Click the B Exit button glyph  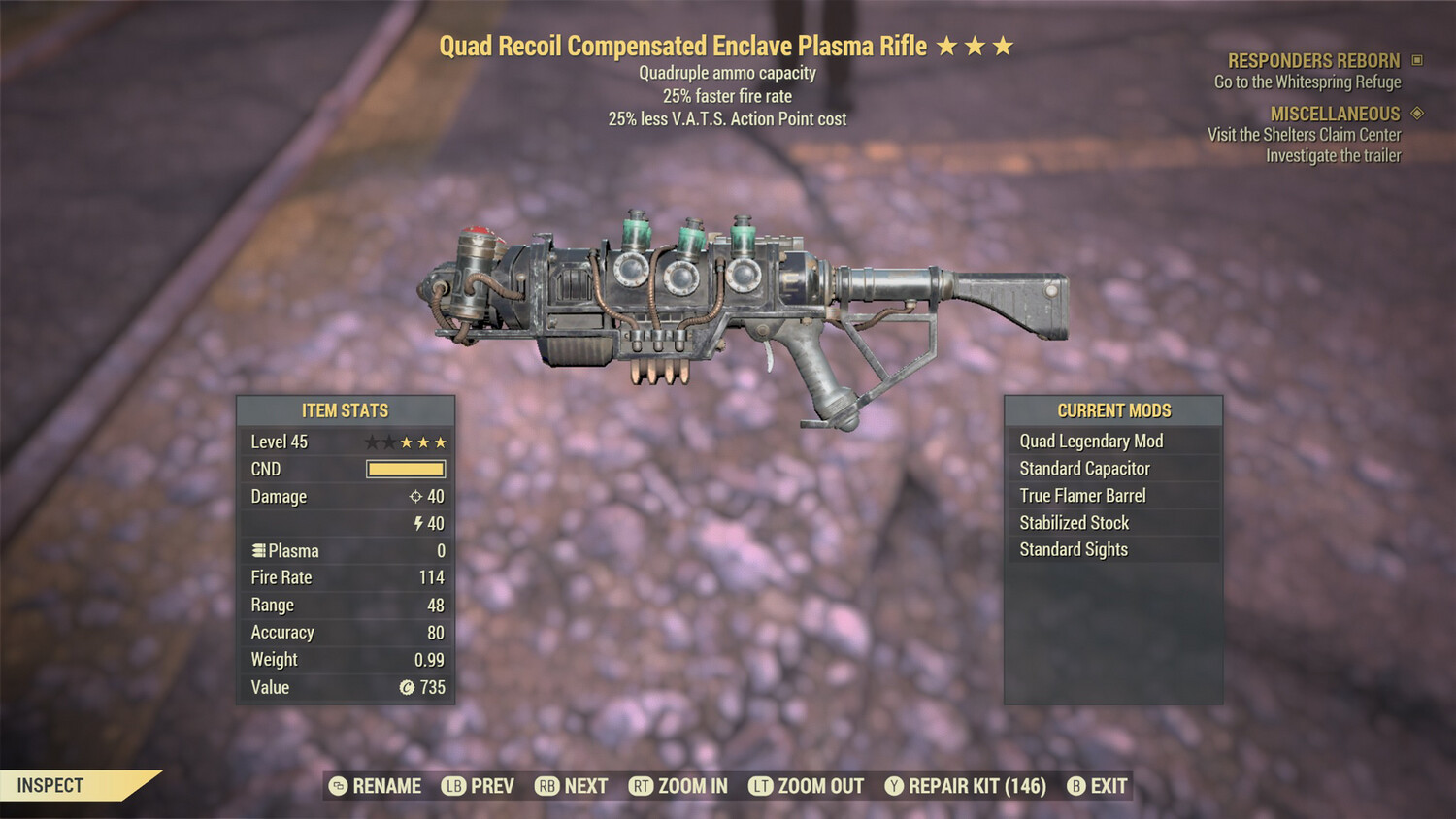click(1075, 786)
